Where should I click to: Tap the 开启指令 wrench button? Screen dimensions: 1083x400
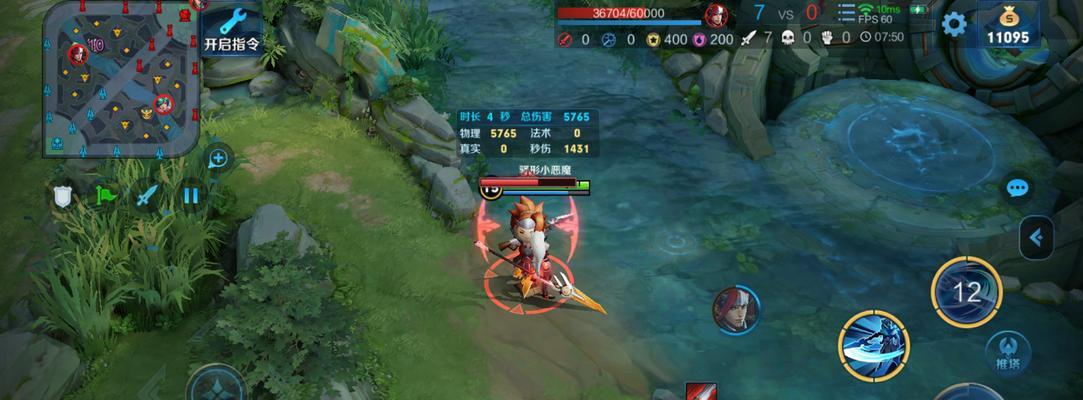click(x=232, y=30)
